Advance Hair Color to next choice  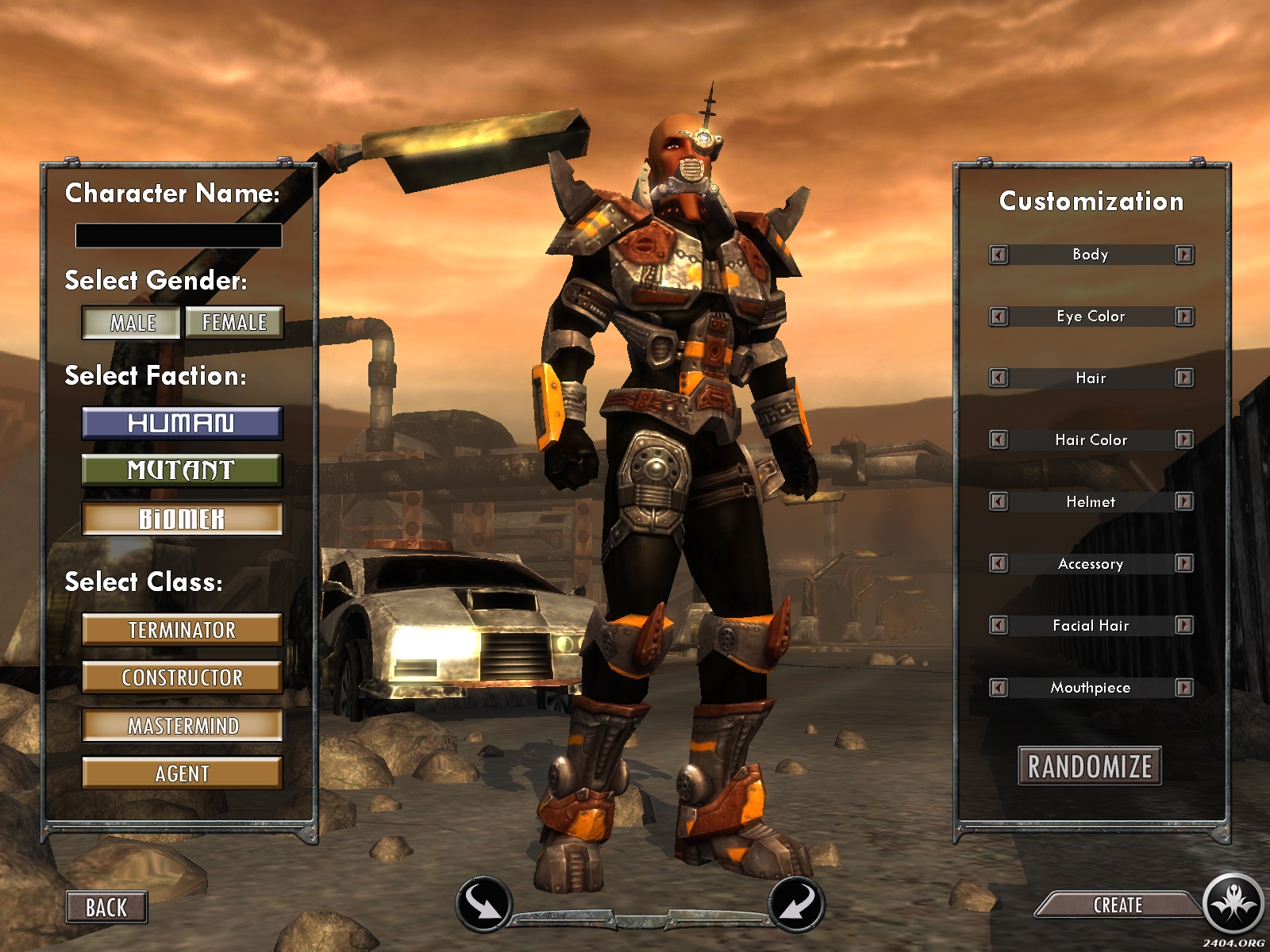point(1184,440)
